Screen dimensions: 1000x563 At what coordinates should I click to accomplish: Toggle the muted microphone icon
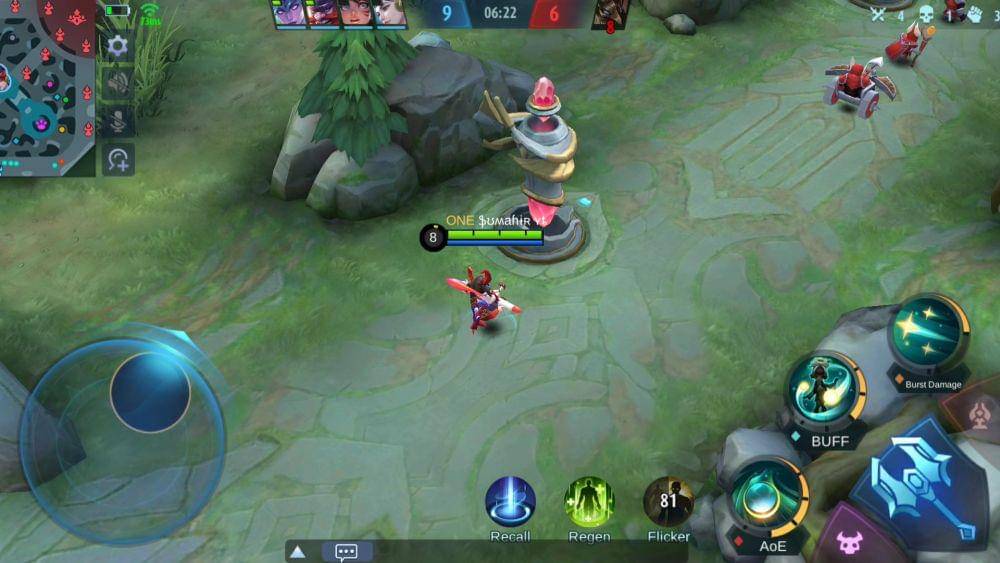click(x=117, y=121)
